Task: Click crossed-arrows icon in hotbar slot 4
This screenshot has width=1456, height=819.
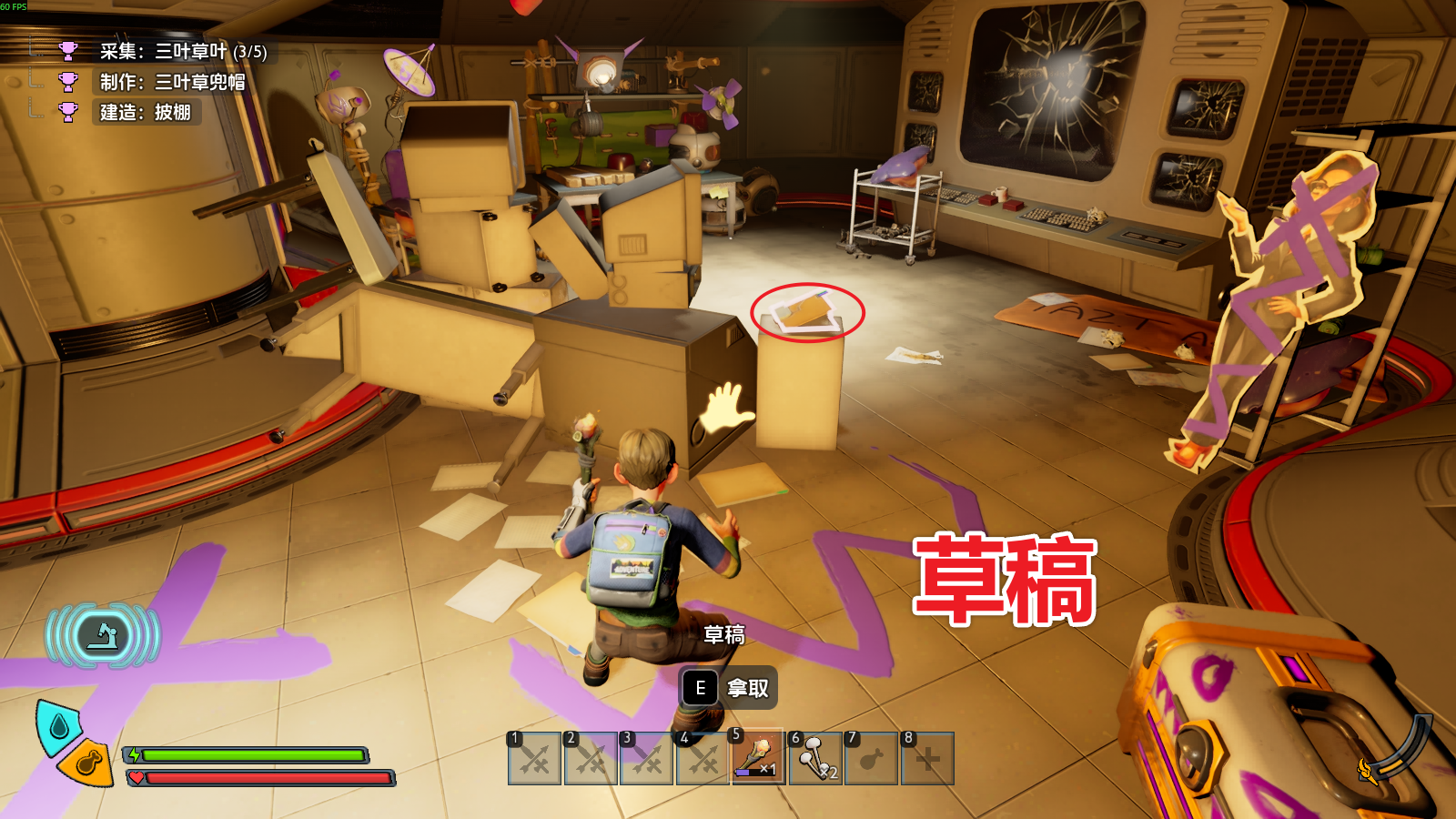Action: click(x=703, y=759)
